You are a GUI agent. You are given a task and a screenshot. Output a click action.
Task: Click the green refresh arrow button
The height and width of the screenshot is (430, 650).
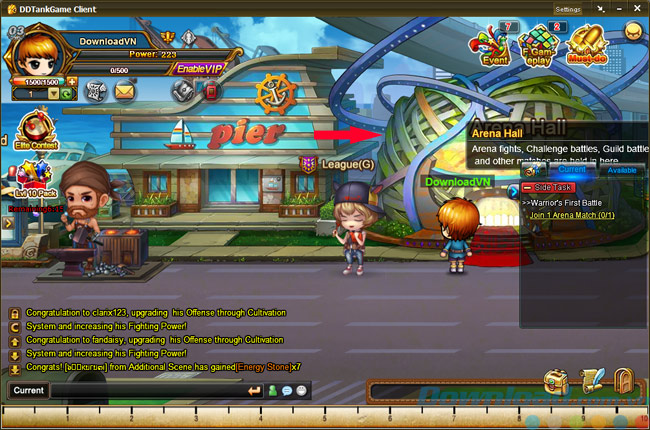point(65,93)
